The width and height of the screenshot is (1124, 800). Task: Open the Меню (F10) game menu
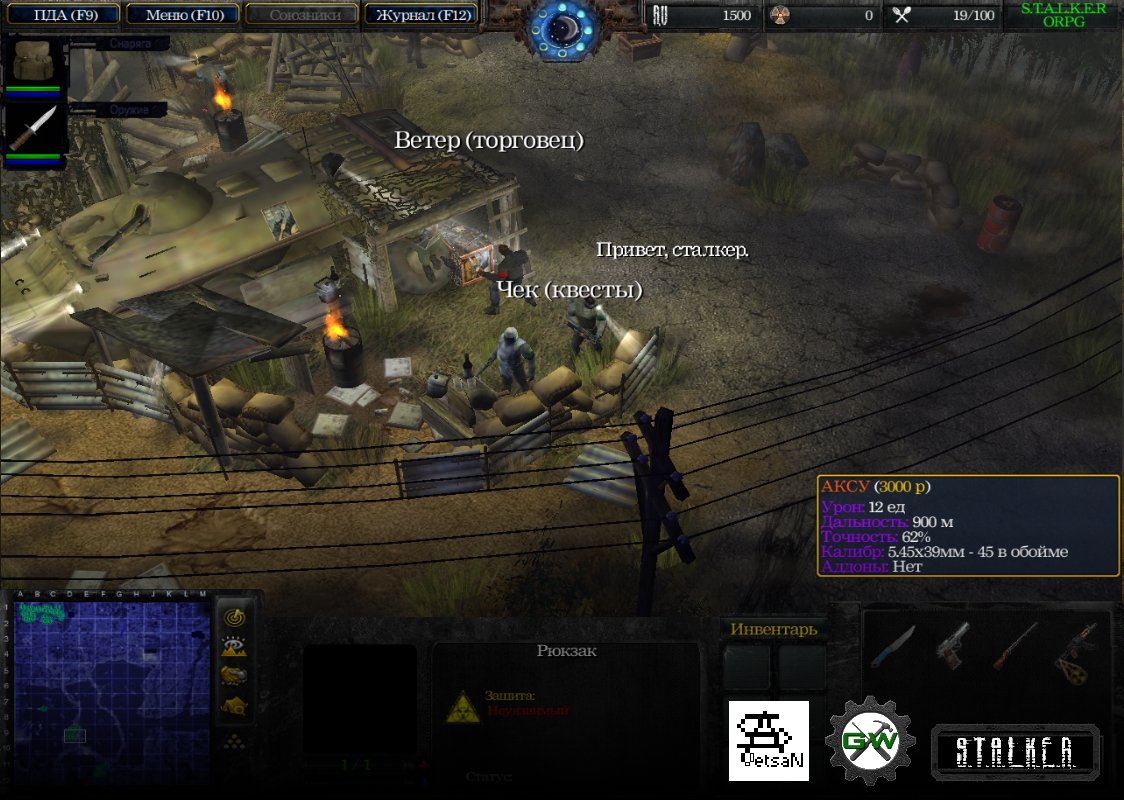pyautogui.click(x=184, y=14)
